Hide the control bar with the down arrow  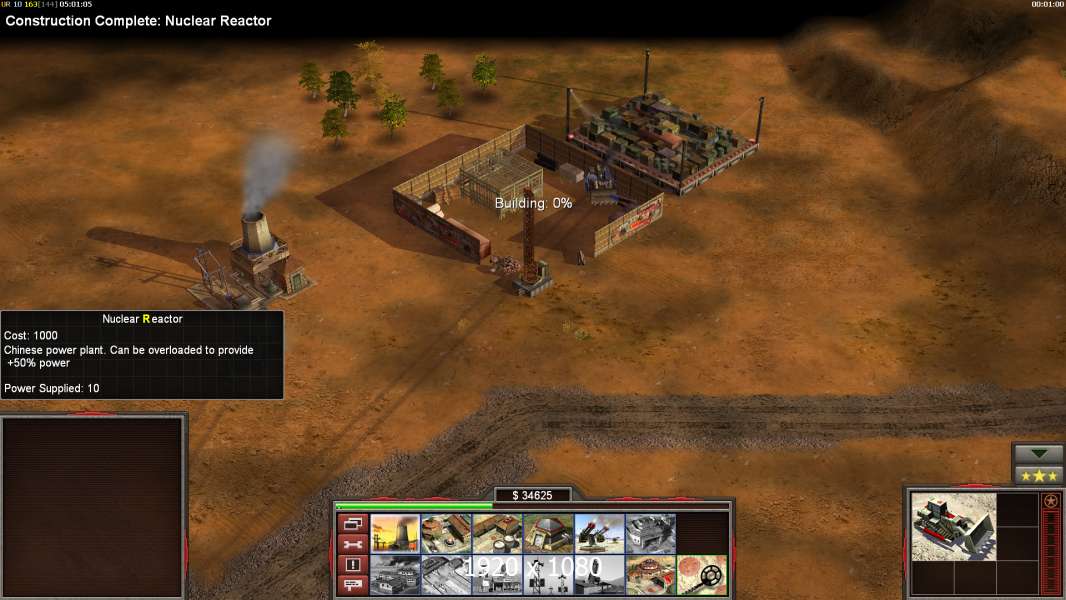click(1038, 454)
